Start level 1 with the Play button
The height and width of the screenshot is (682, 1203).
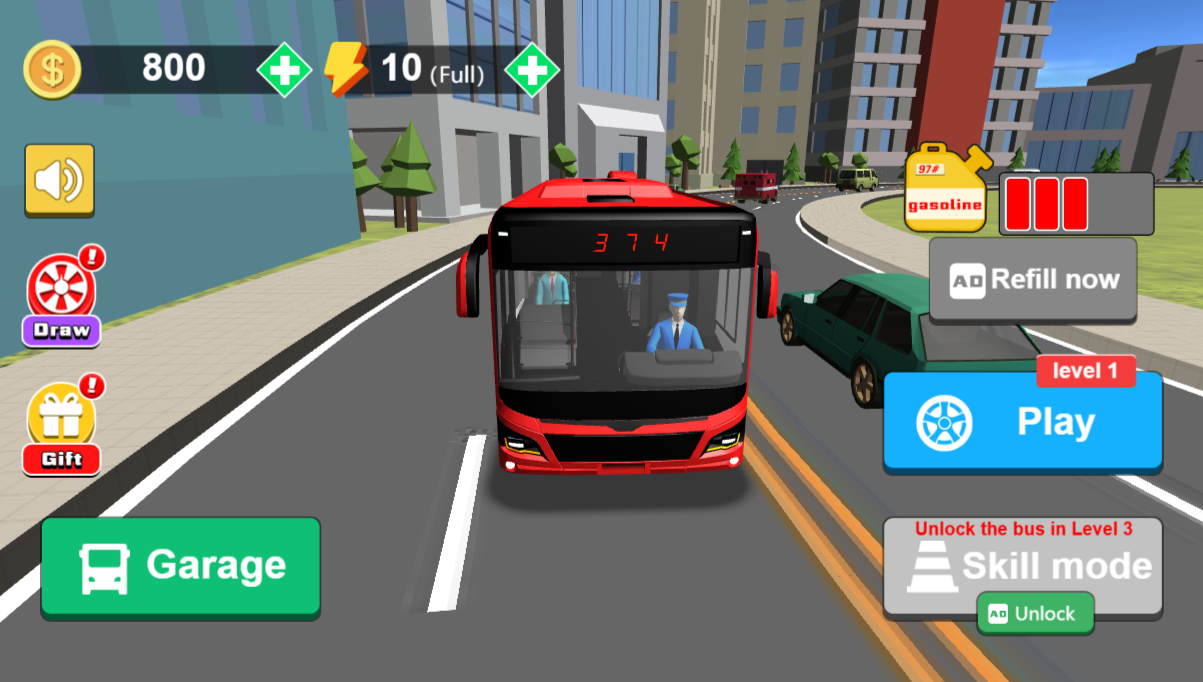click(x=1022, y=422)
